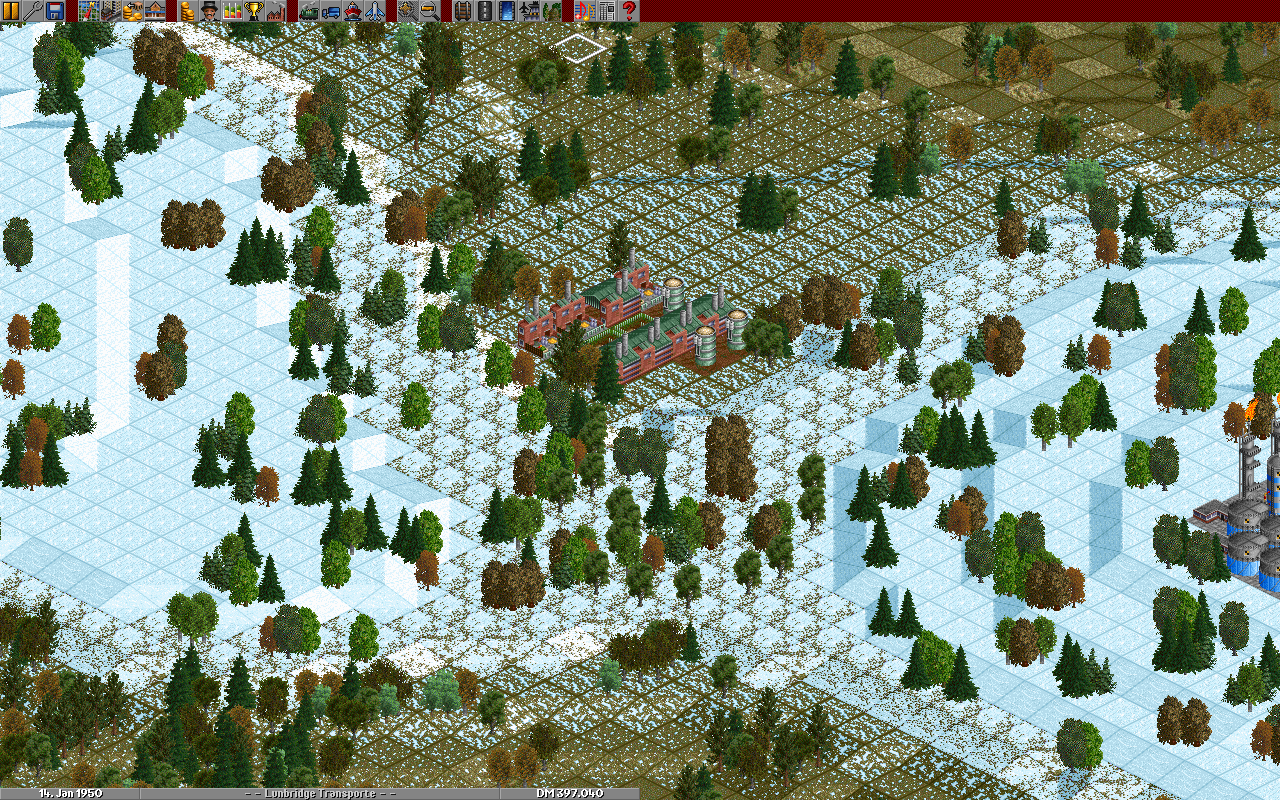Viewport: 1280px width, 800px height.
Task: Show the ship list
Action: pos(353,11)
